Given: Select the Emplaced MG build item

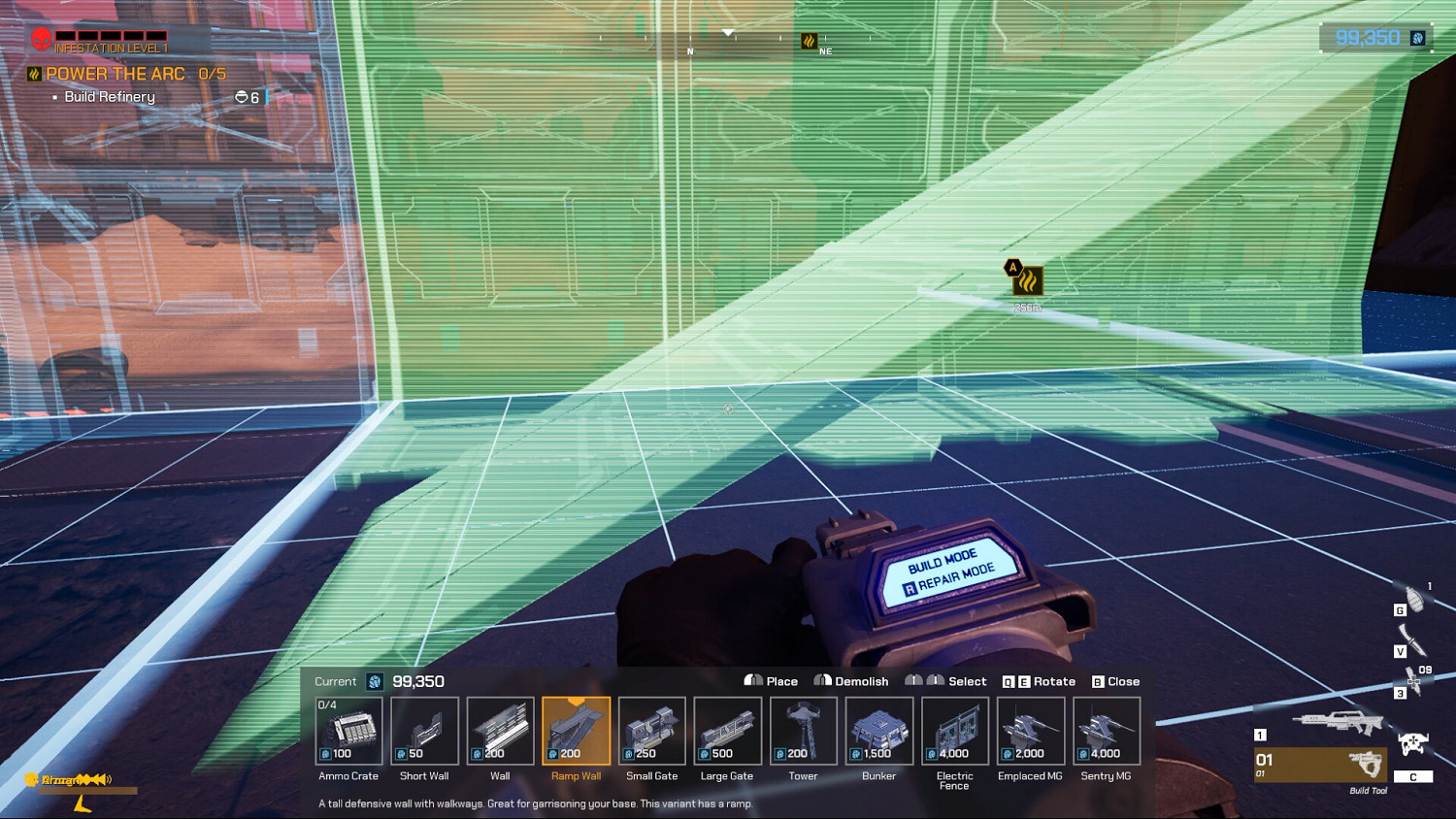Looking at the screenshot, I should point(1030,731).
